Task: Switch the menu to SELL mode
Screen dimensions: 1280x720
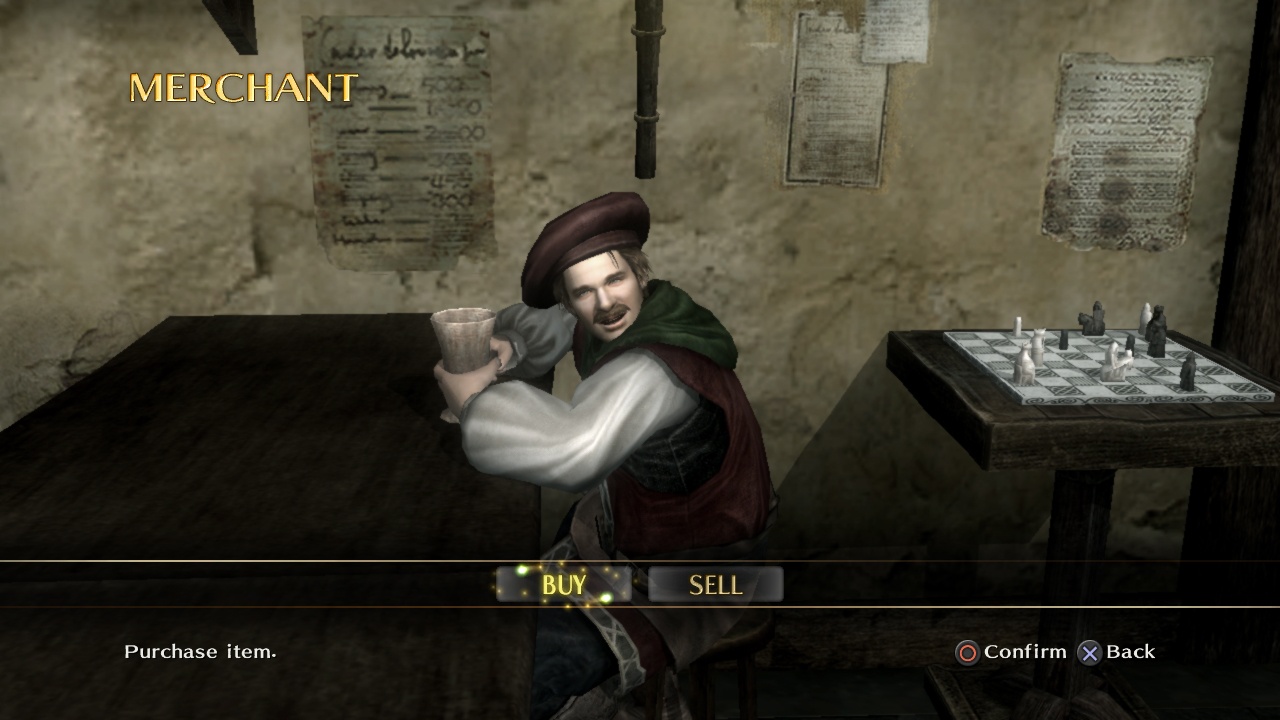Action: (x=716, y=585)
